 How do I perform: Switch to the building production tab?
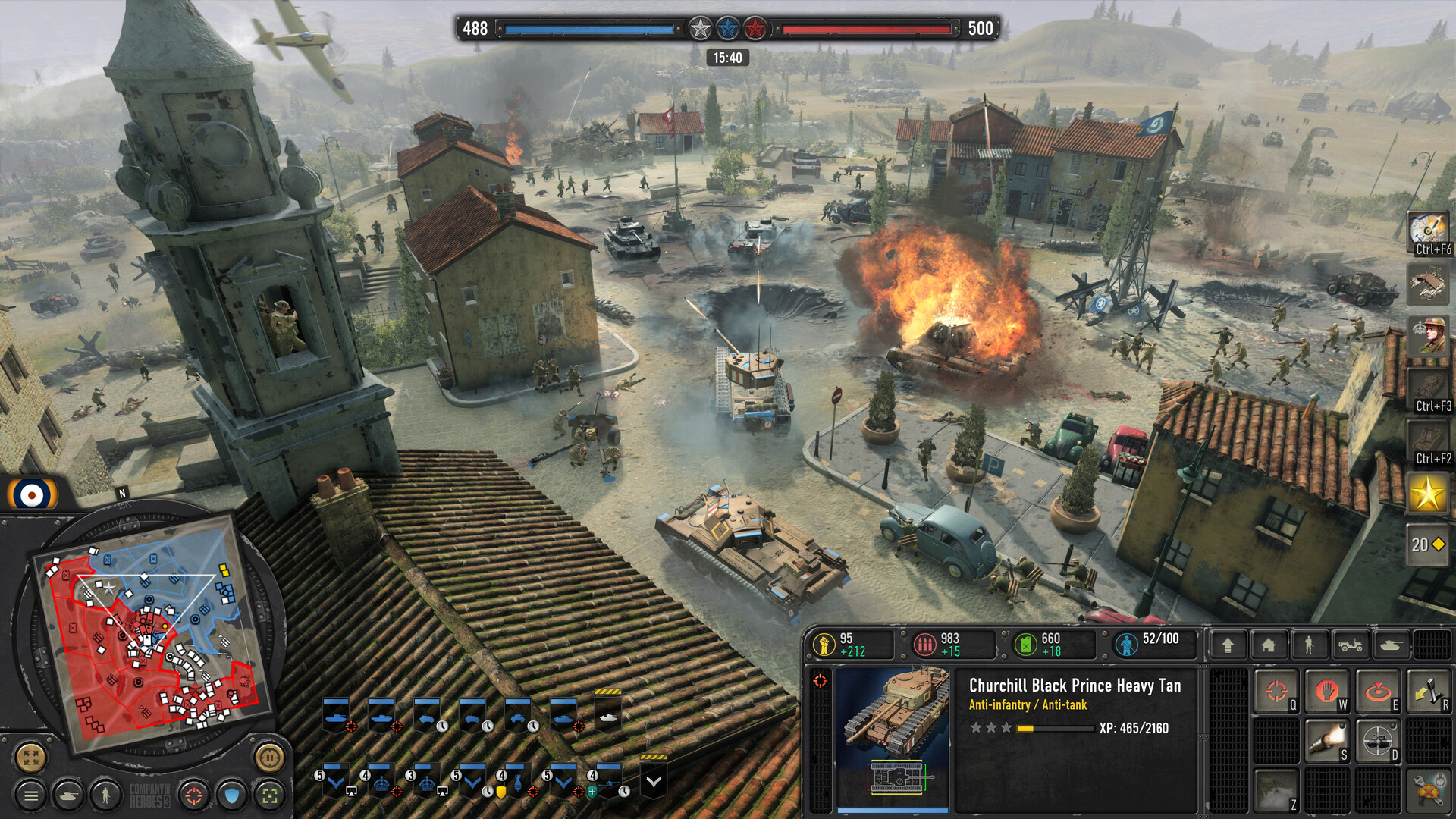coord(1269,646)
